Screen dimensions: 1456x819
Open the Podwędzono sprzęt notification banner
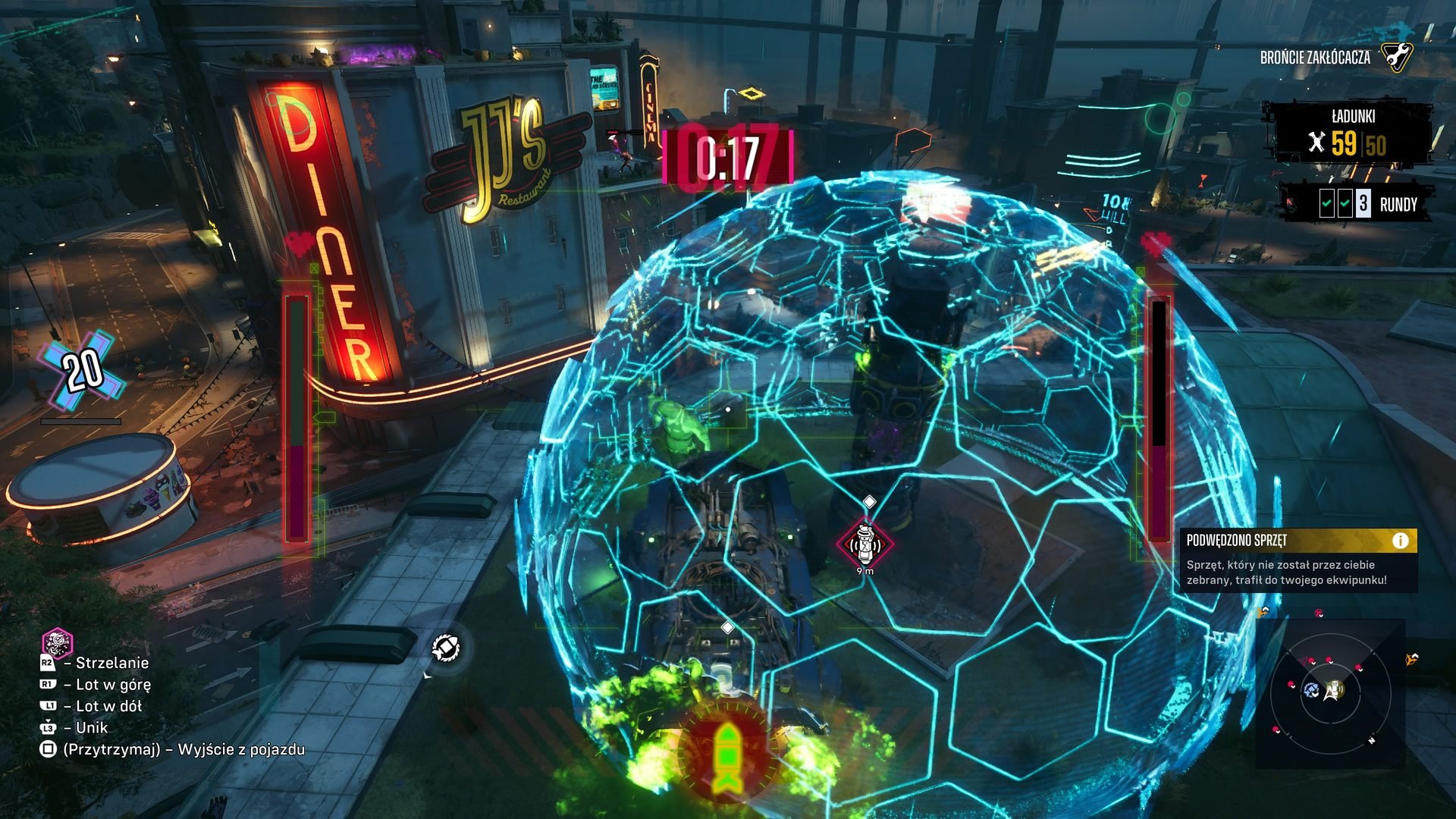coord(1298,561)
